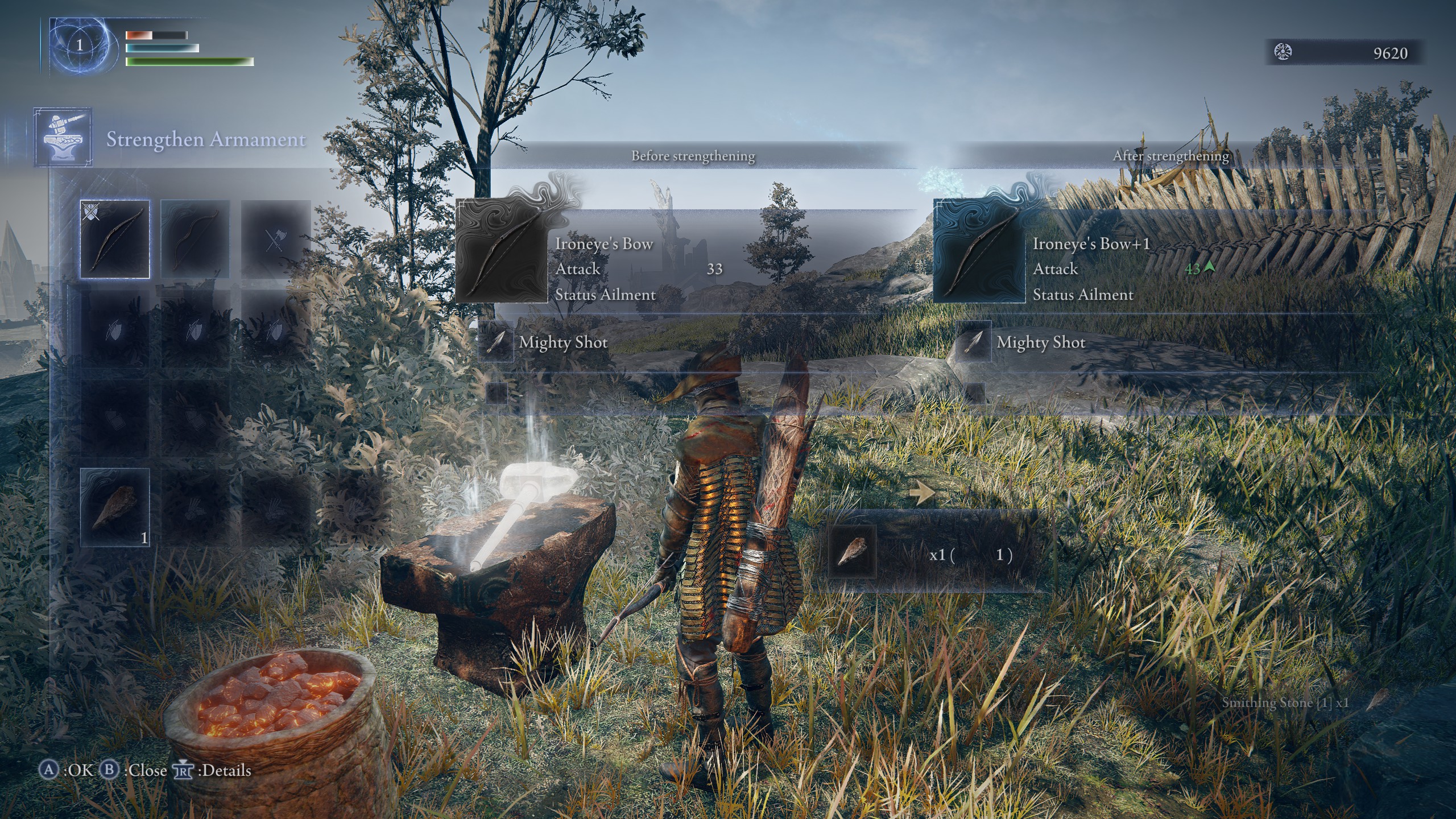This screenshot has width=1456, height=819.
Task: Click the Smithing Stone cost icon beside x1
Action: pyautogui.click(x=852, y=552)
